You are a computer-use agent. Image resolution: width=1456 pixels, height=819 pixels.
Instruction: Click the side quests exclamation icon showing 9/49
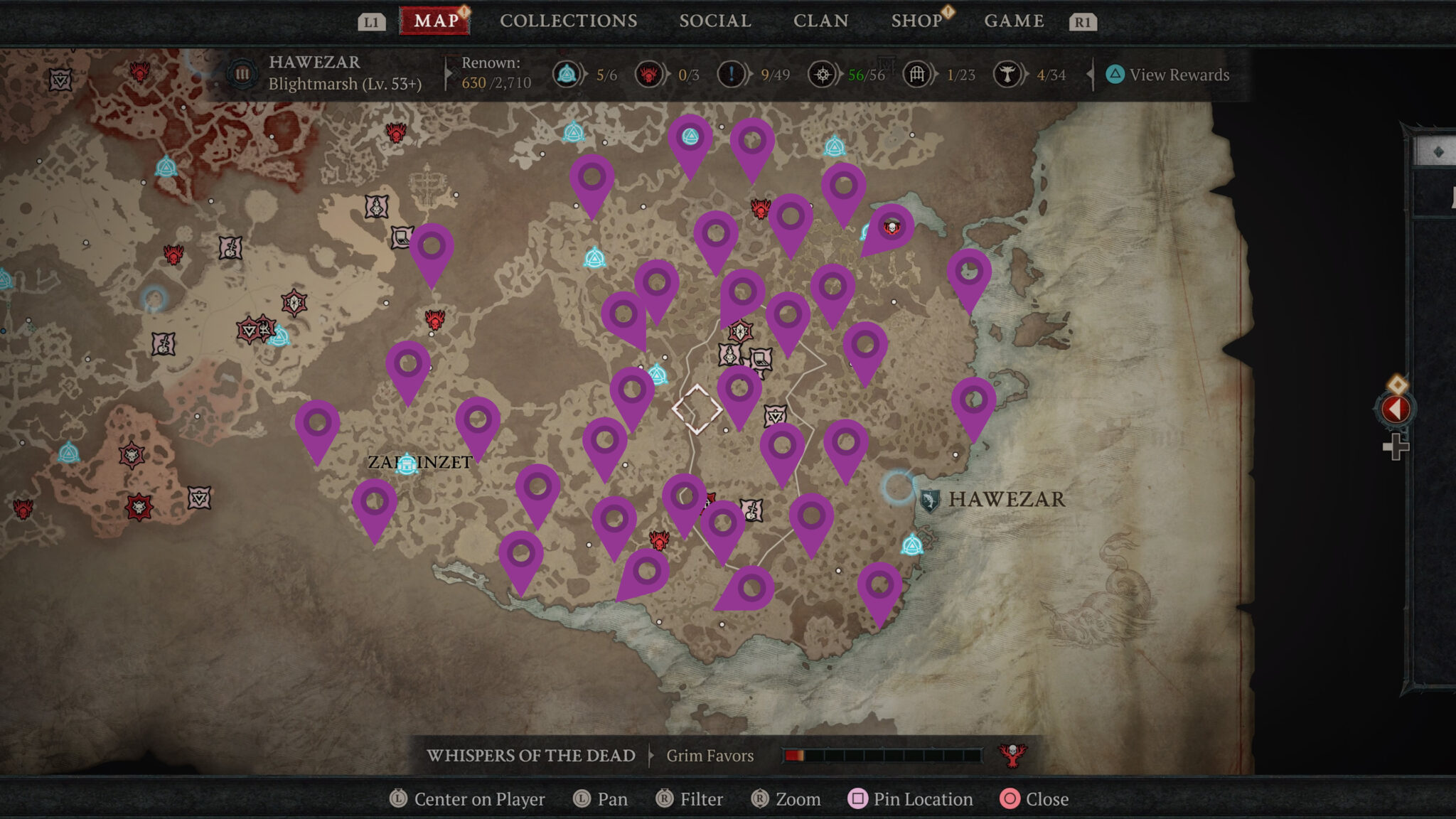[x=730, y=74]
